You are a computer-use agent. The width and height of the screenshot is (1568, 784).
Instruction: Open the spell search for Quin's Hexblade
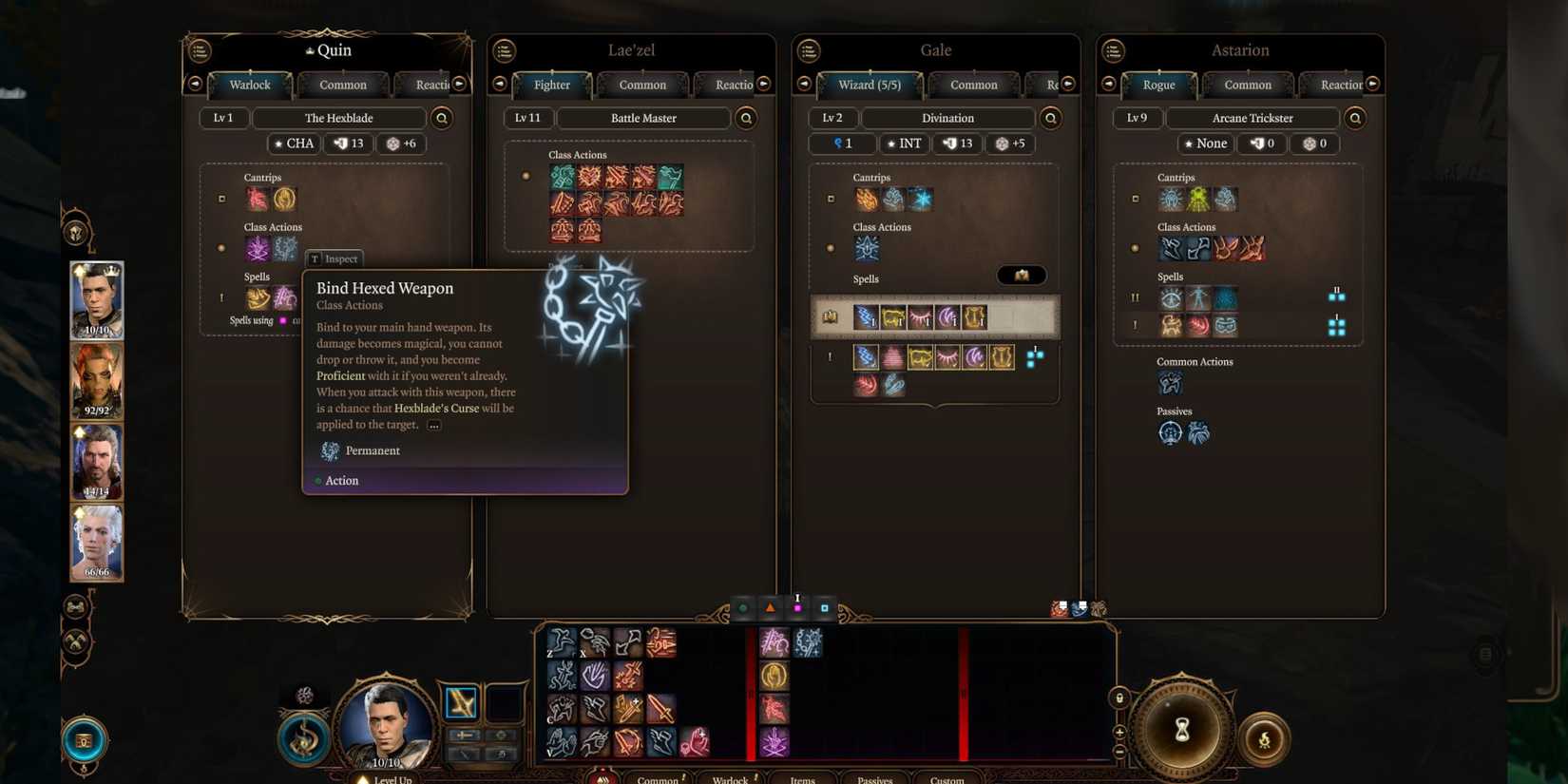[441, 118]
